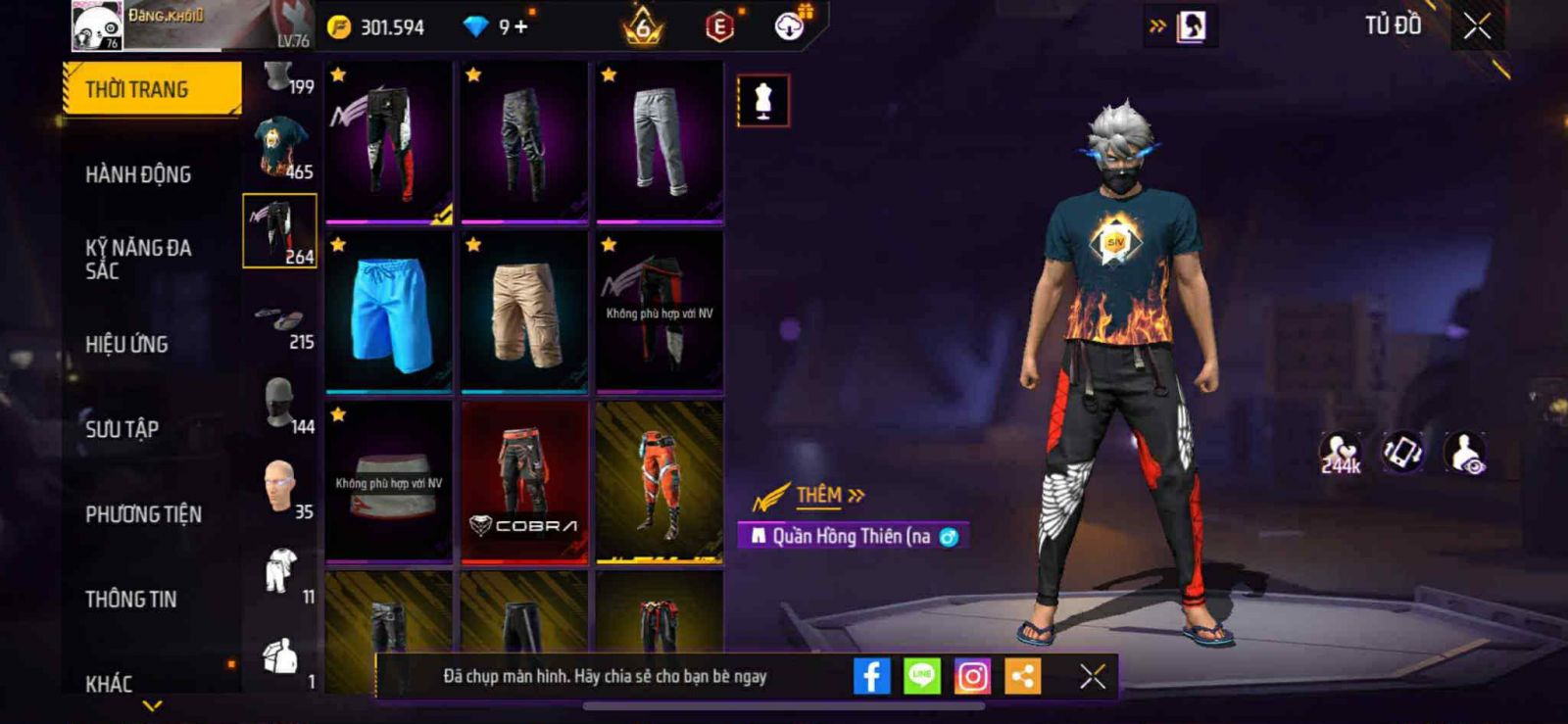This screenshot has width=1568, height=724.
Task: Show the Thông Tin tab
Action: pos(130,599)
